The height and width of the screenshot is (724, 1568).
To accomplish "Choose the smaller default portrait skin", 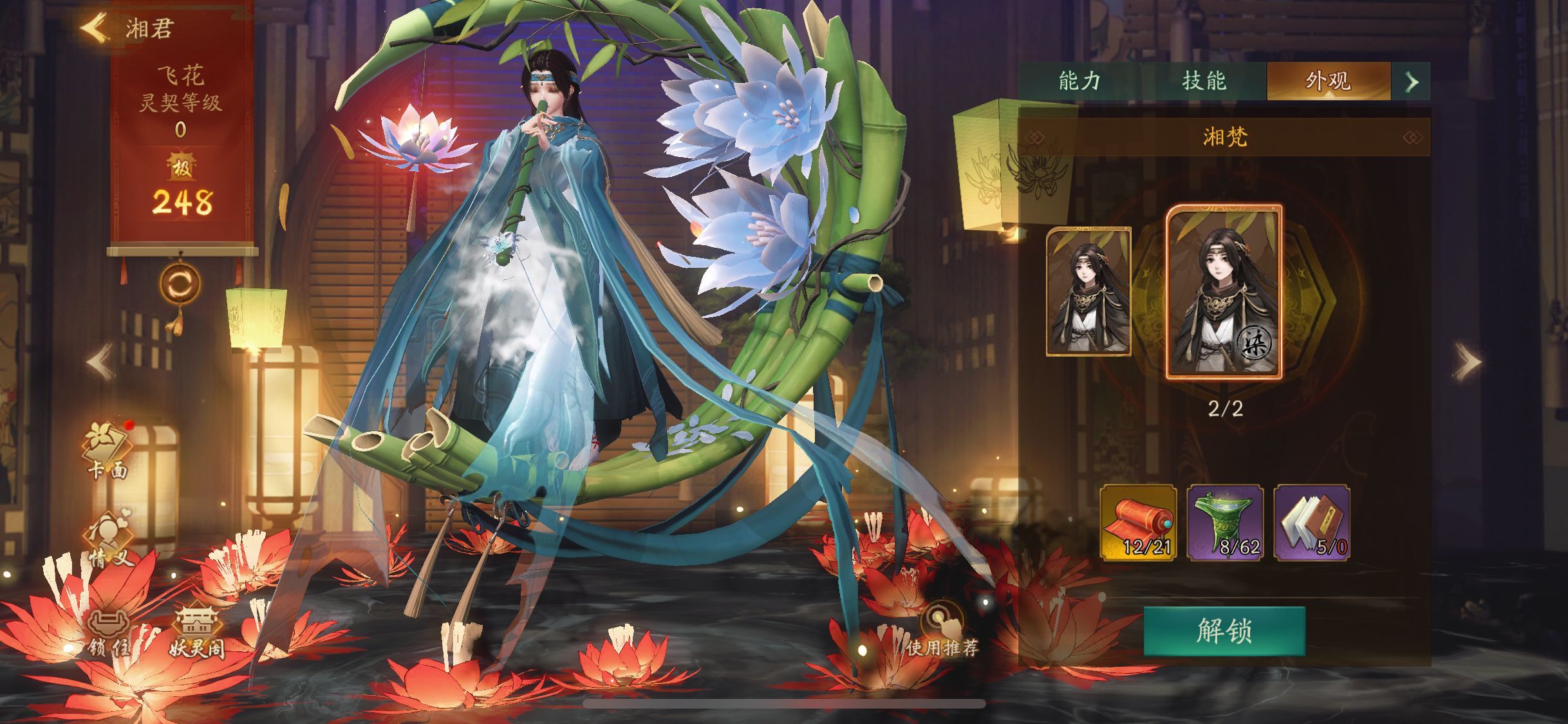I will (x=1088, y=291).
